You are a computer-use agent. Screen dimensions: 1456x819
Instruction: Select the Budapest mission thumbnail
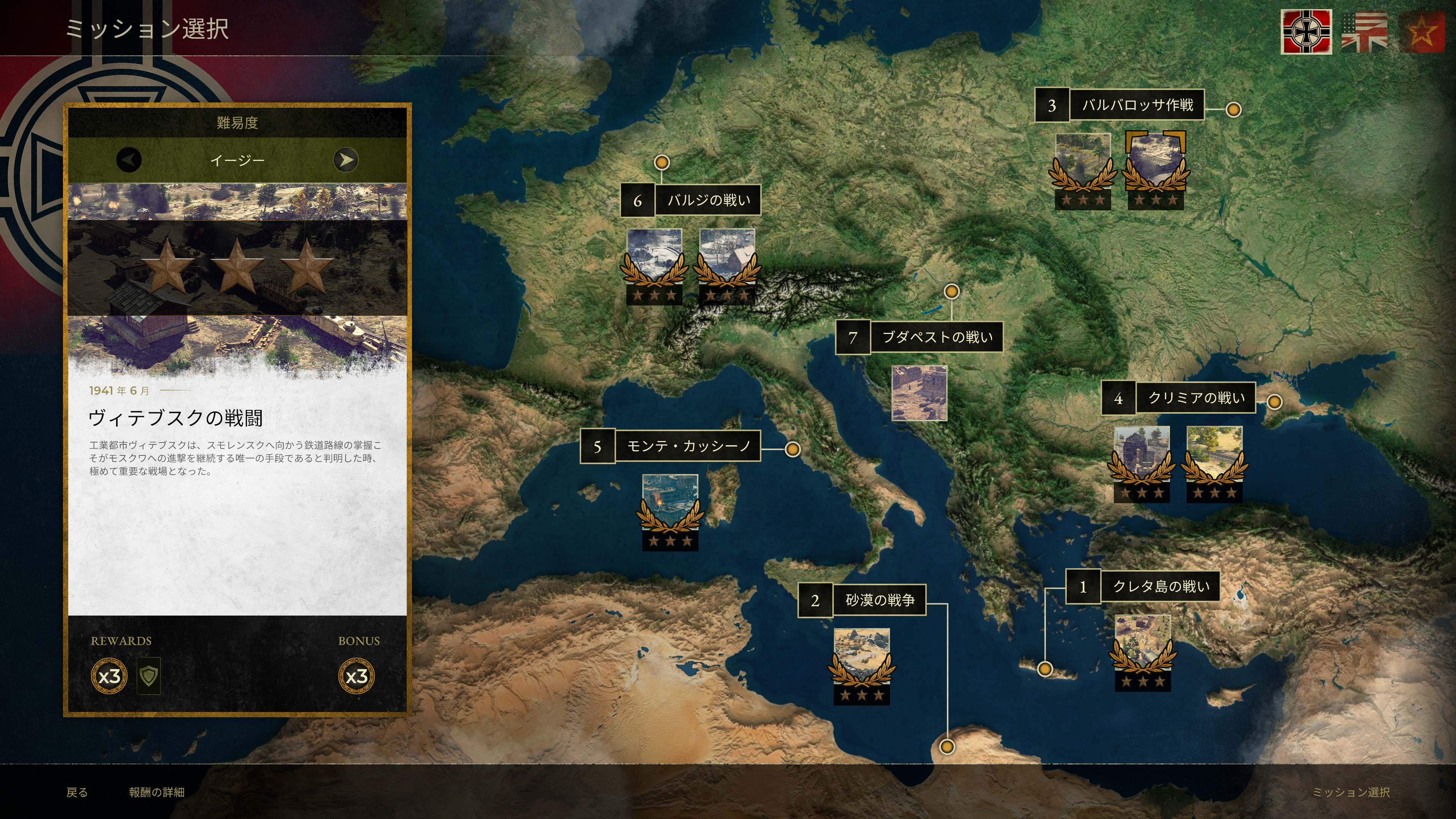[919, 393]
